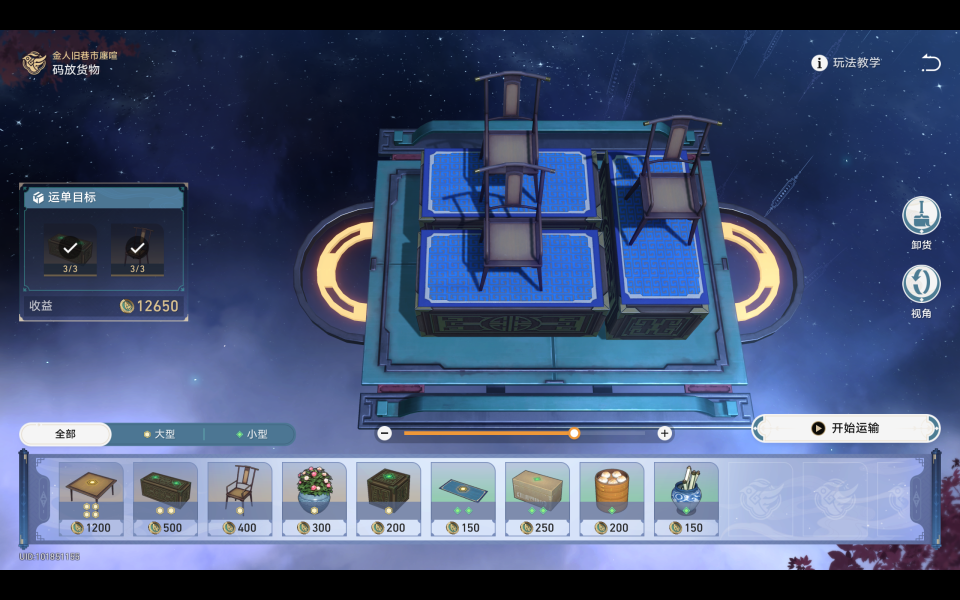The height and width of the screenshot is (600, 960).
Task: Click the back arrow button
Action: (931, 63)
